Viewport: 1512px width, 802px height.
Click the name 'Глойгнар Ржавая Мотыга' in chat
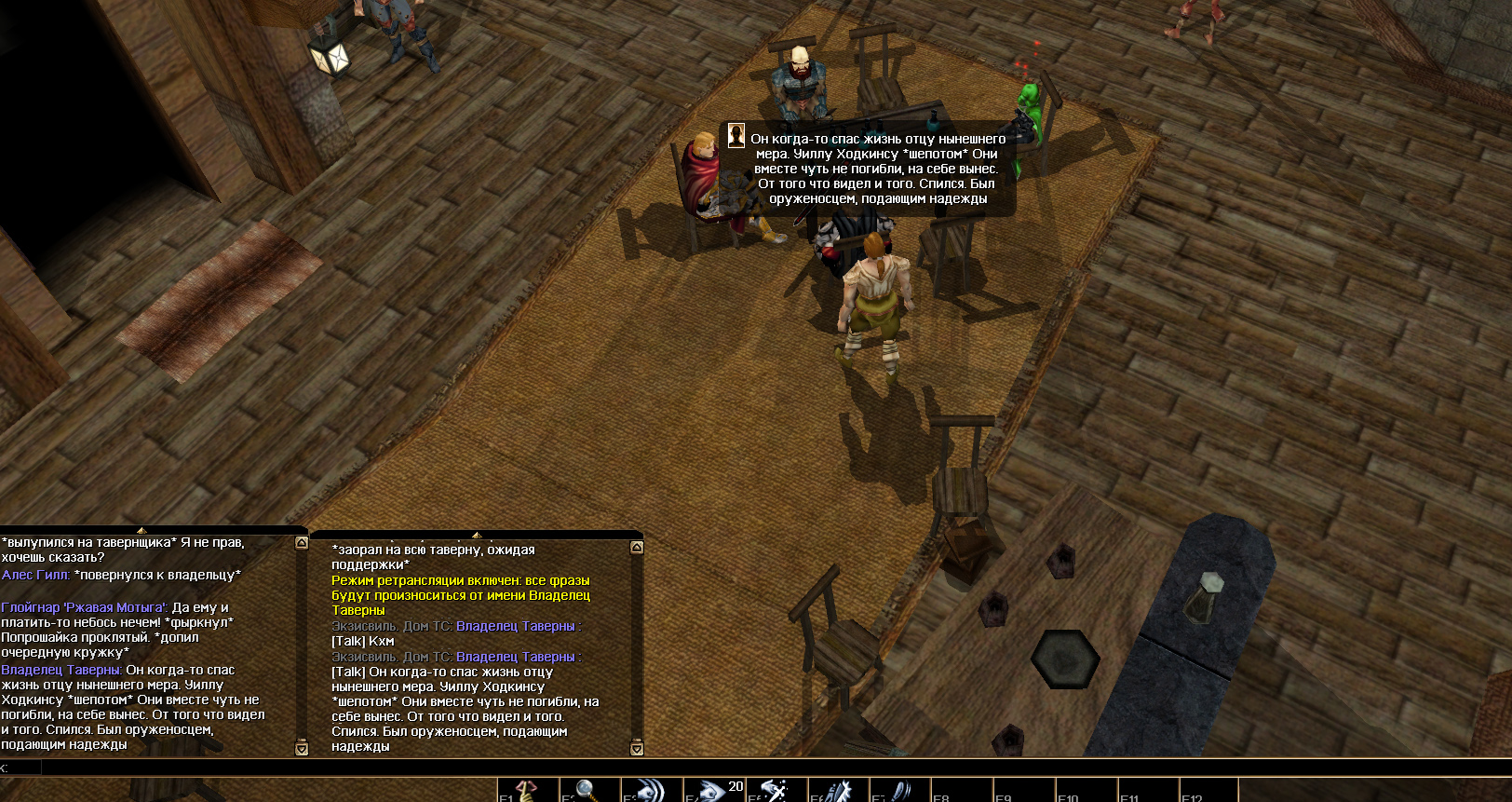[x=84, y=607]
